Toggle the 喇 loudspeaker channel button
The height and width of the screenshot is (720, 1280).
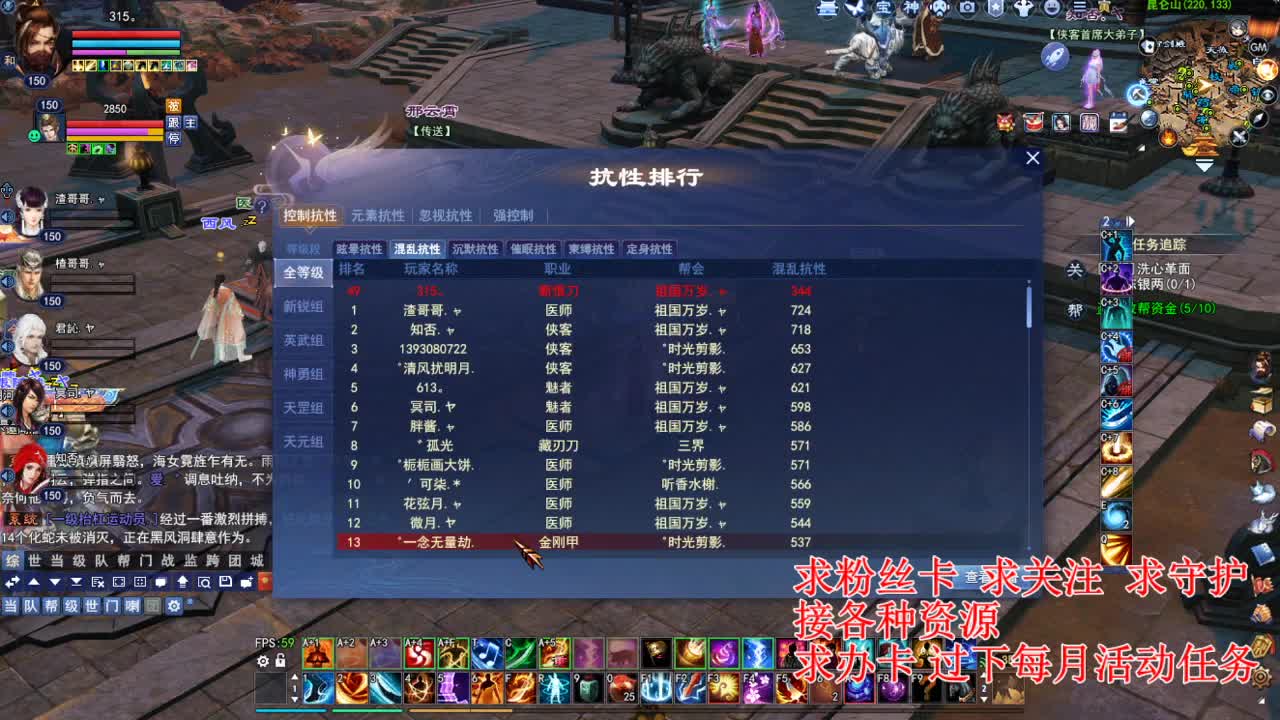pyautogui.click(x=132, y=604)
